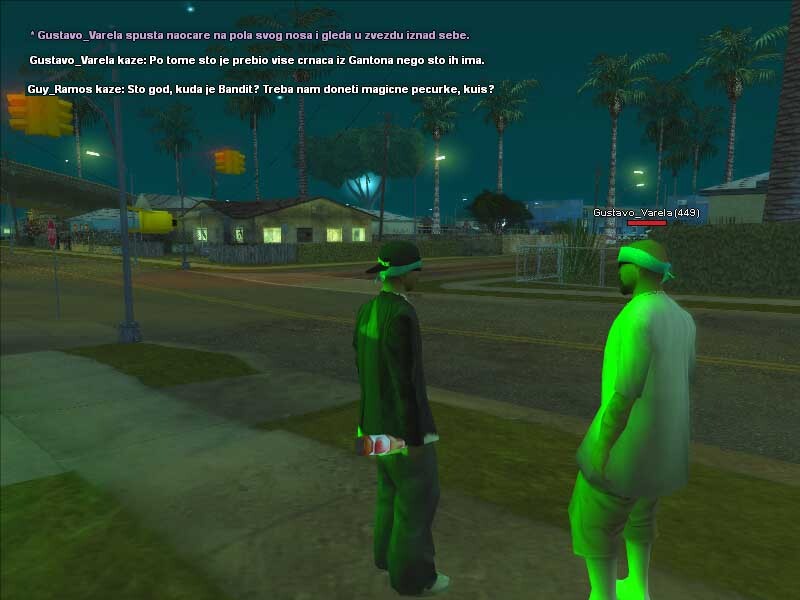Viewport: 800px width, 600px height.
Task: Click Gustavo_Varela's purple action message in chat
Action: (250, 35)
